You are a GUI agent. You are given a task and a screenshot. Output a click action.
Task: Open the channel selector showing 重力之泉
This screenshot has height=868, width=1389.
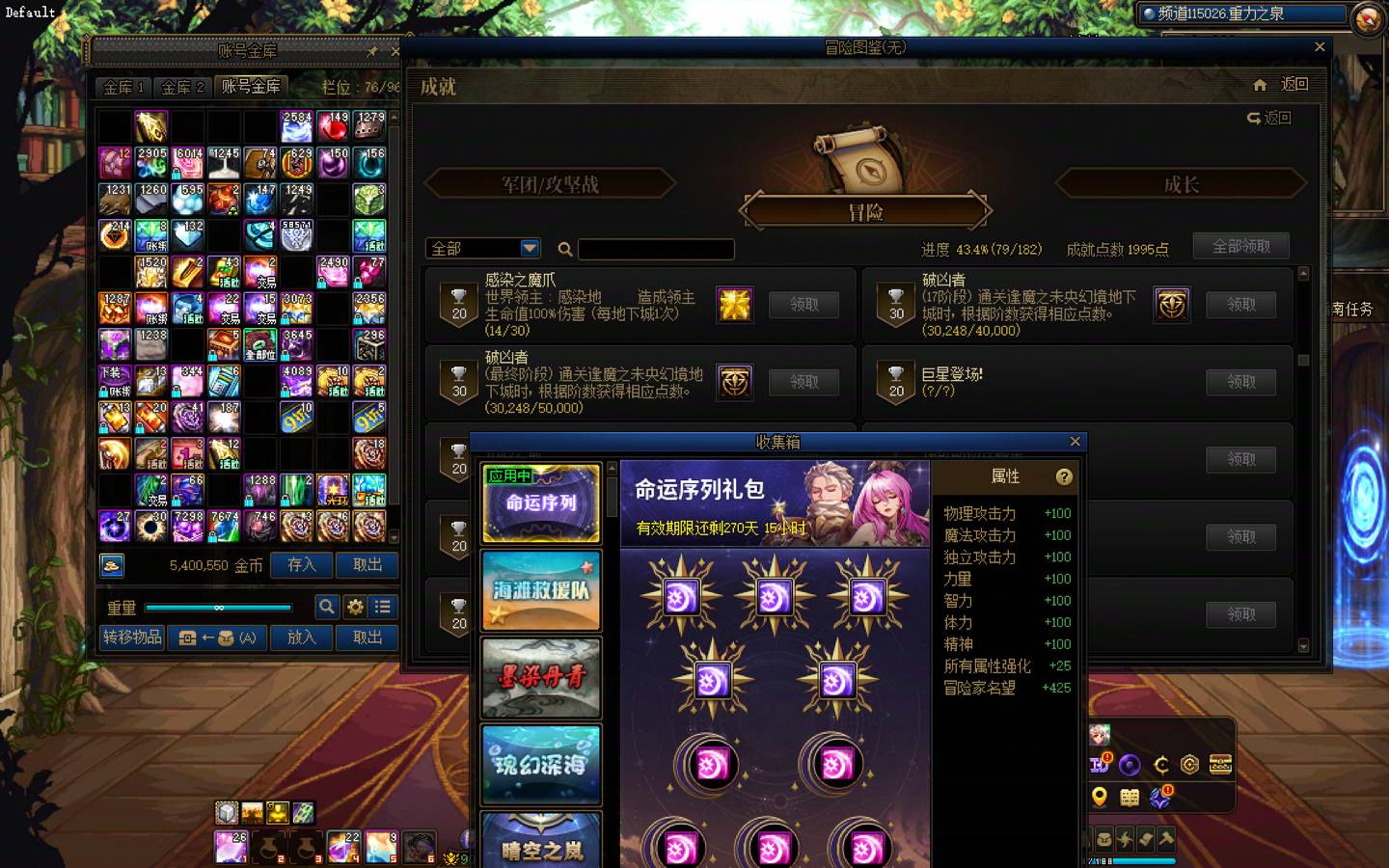pos(1244,14)
